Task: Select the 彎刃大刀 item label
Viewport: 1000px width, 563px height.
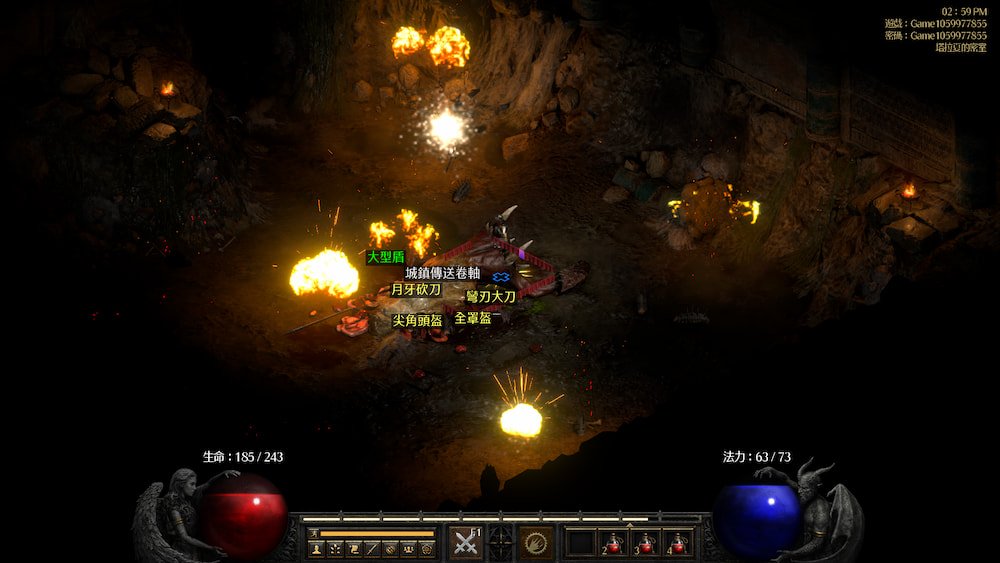Action: click(x=491, y=297)
